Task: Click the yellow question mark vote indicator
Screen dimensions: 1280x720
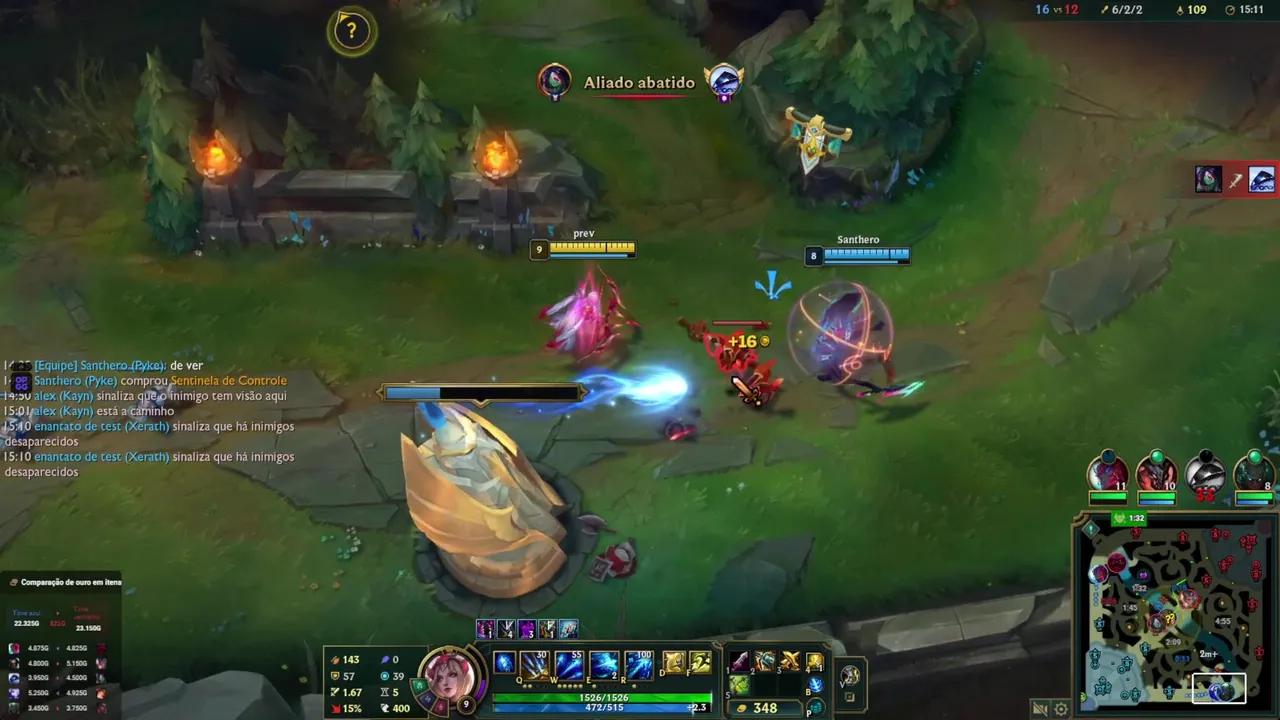Action: (x=350, y=31)
